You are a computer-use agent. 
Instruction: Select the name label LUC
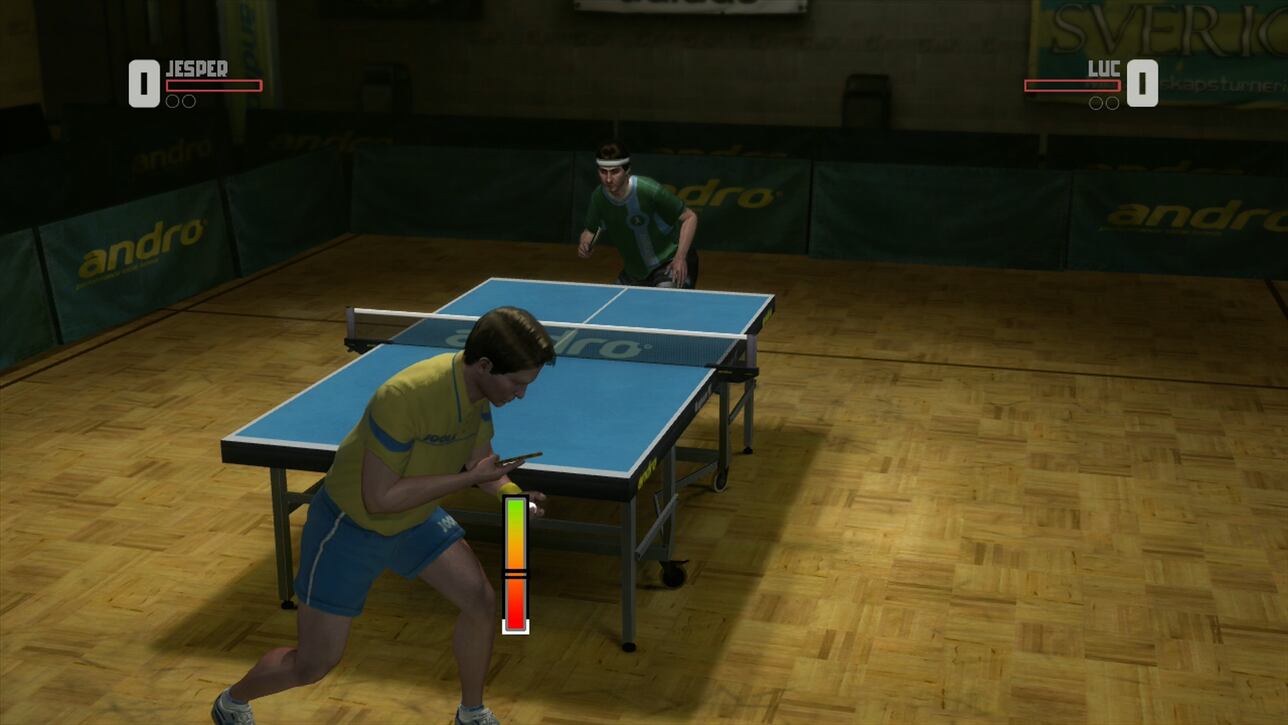click(1104, 67)
